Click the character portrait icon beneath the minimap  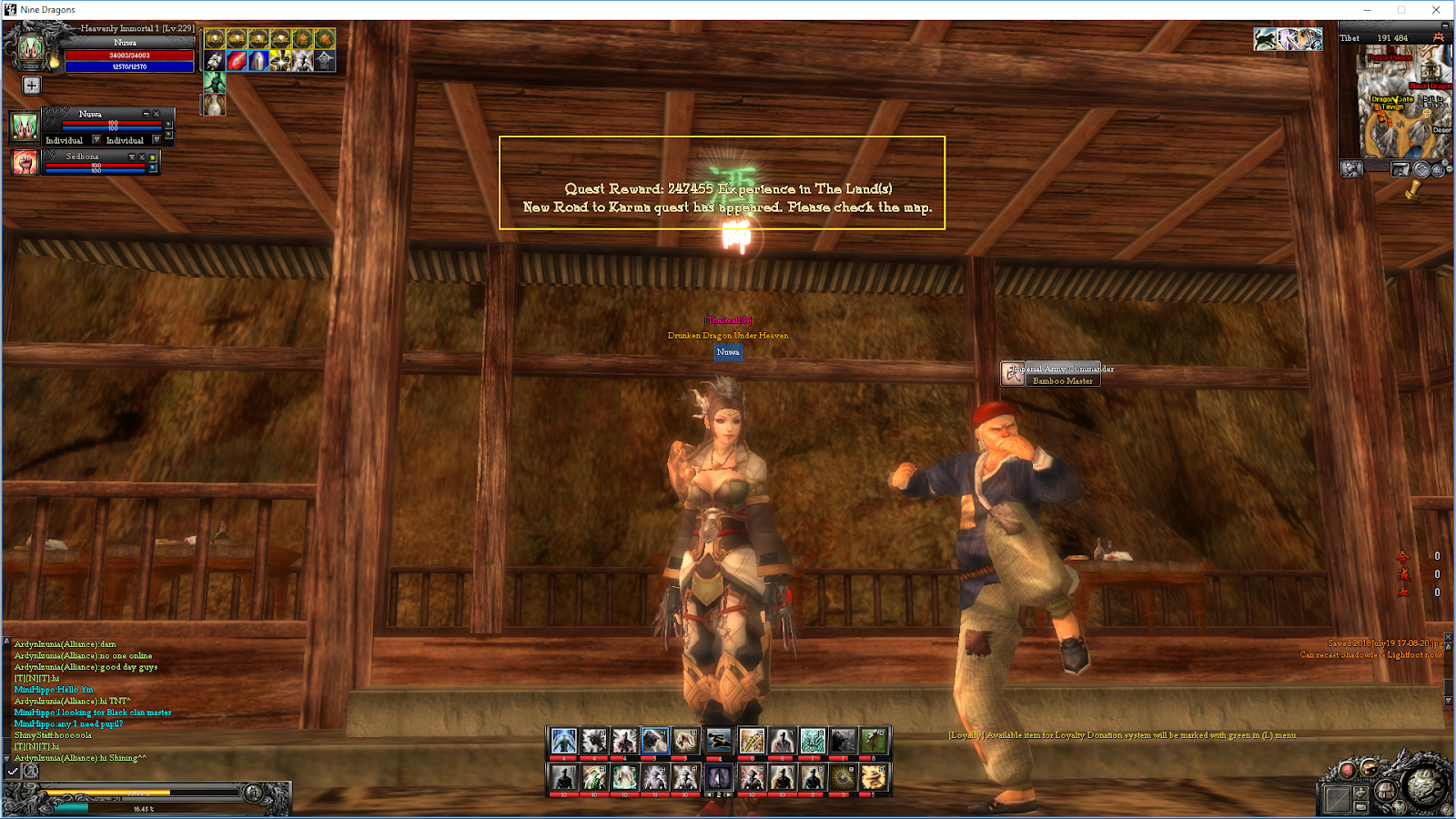point(1352,169)
